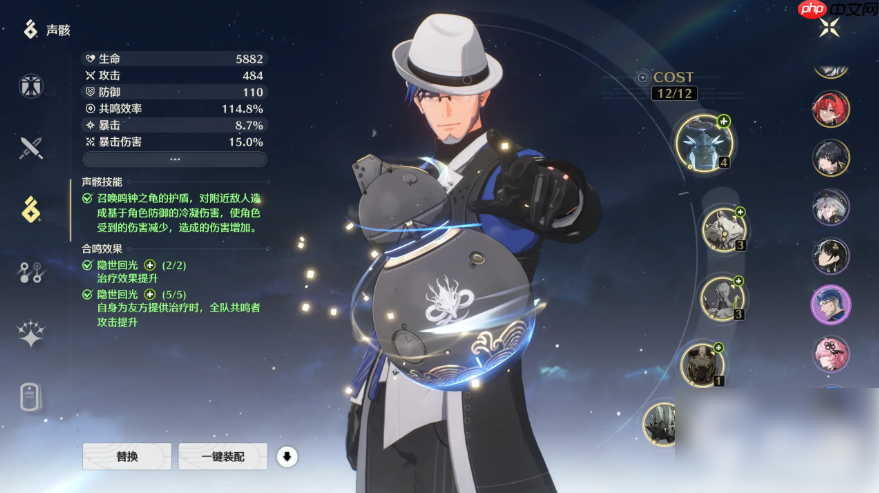Select the cost 4 turtle echo slot

[x=704, y=142]
